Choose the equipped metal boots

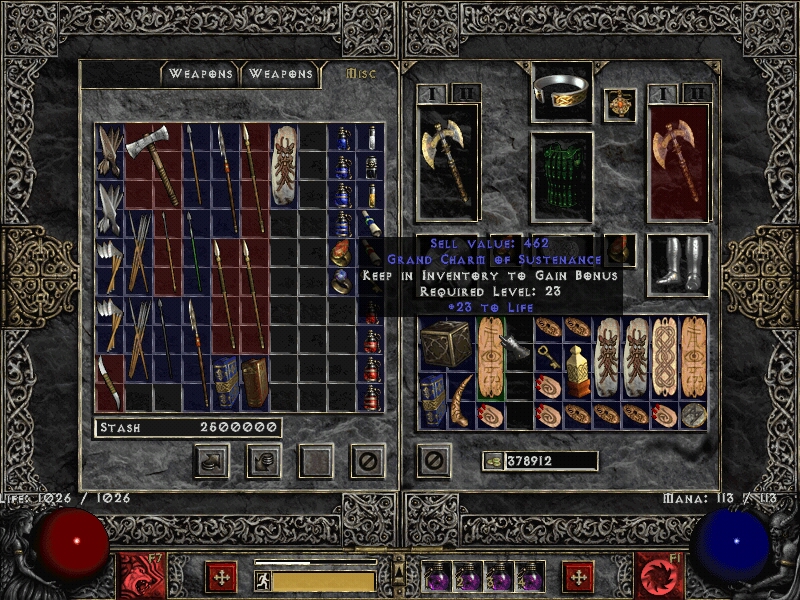pyautogui.click(x=678, y=264)
